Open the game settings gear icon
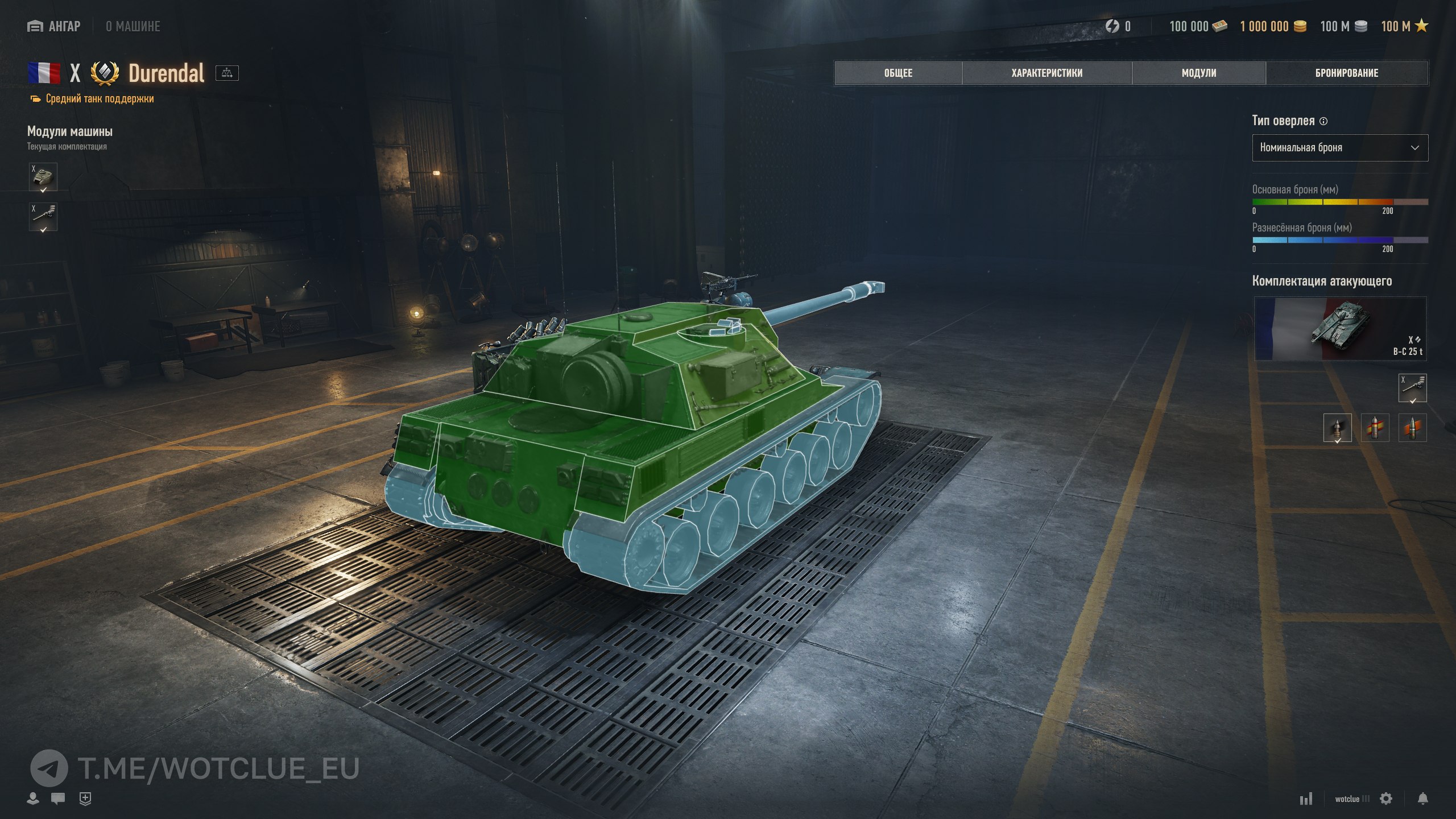Viewport: 1456px width, 819px height. (x=1386, y=799)
